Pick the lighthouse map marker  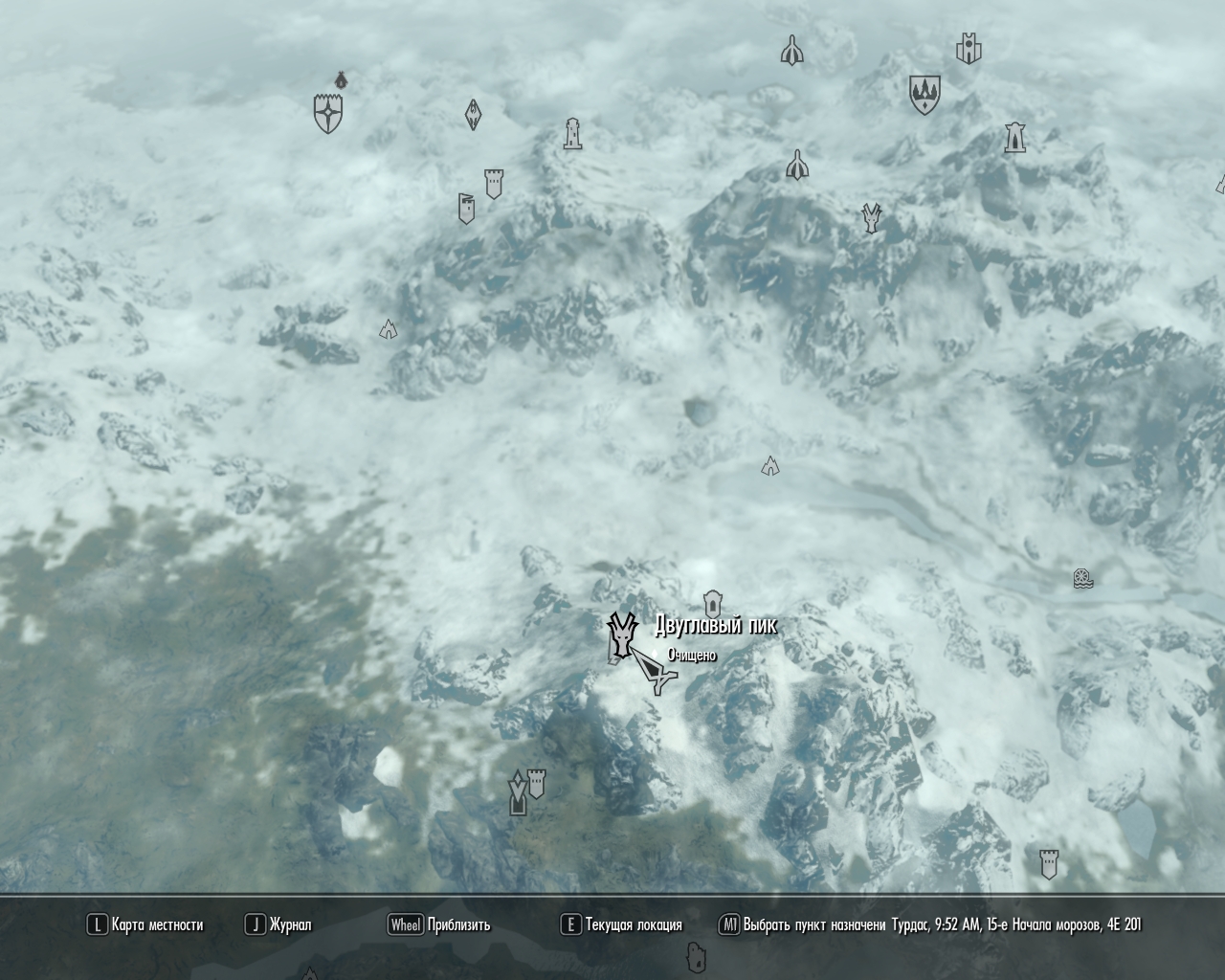click(572, 133)
